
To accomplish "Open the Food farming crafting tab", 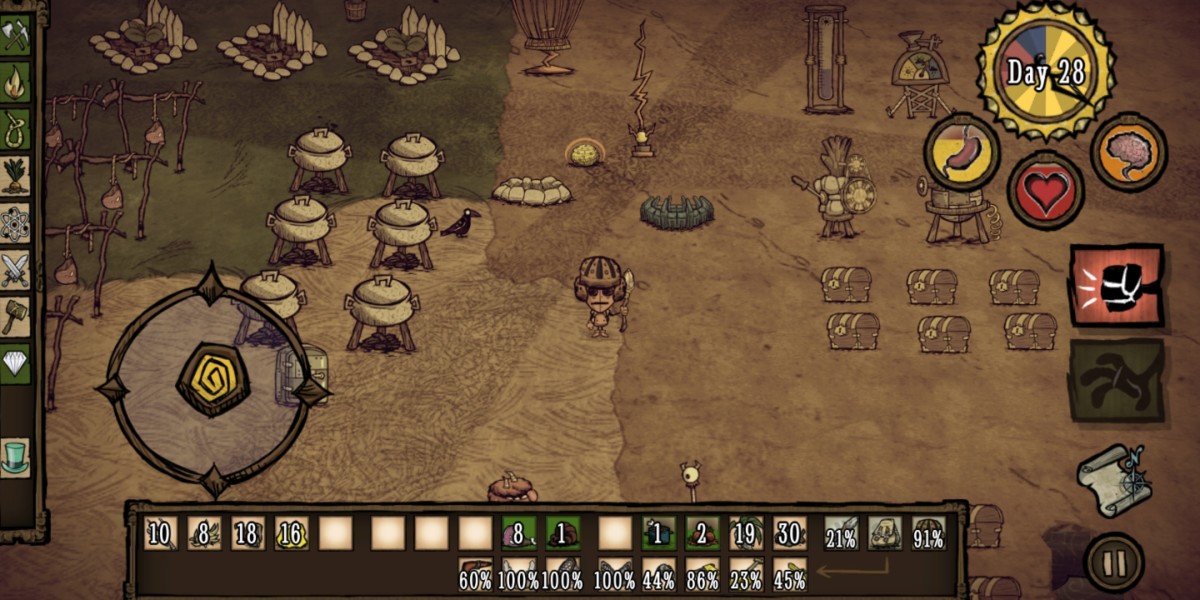I will (x=16, y=176).
